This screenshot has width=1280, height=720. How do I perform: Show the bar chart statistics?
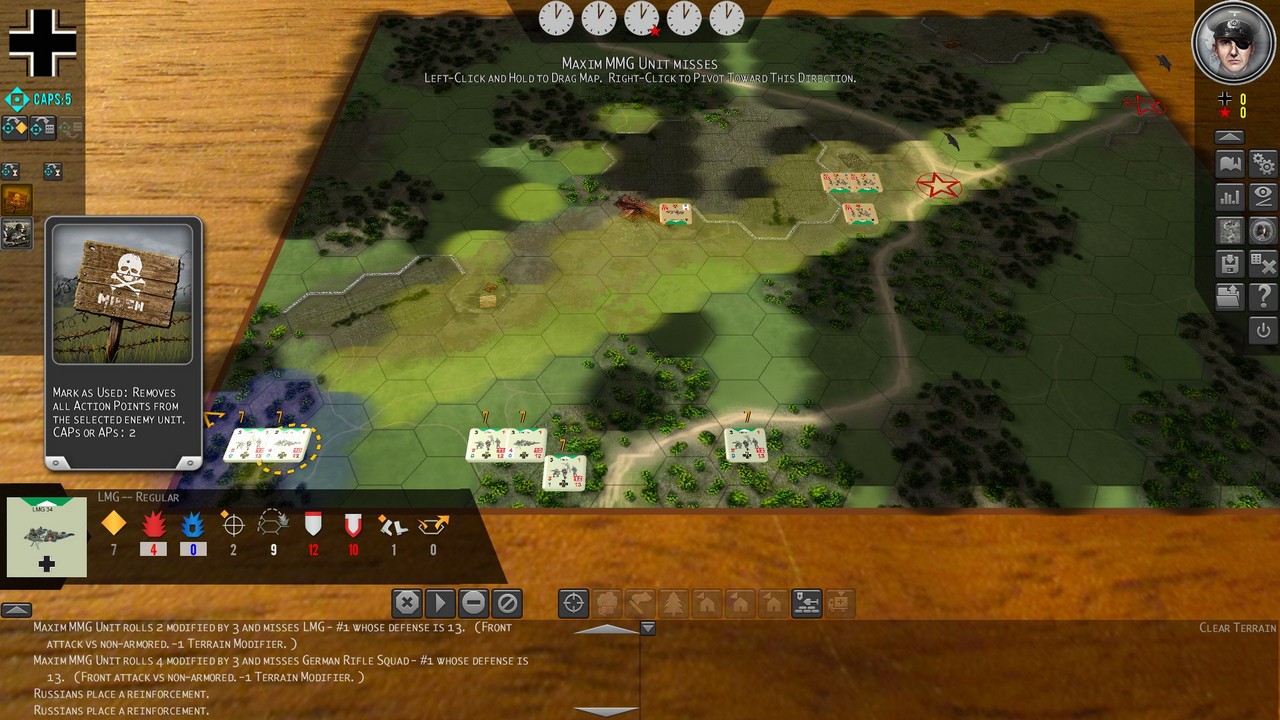1230,197
